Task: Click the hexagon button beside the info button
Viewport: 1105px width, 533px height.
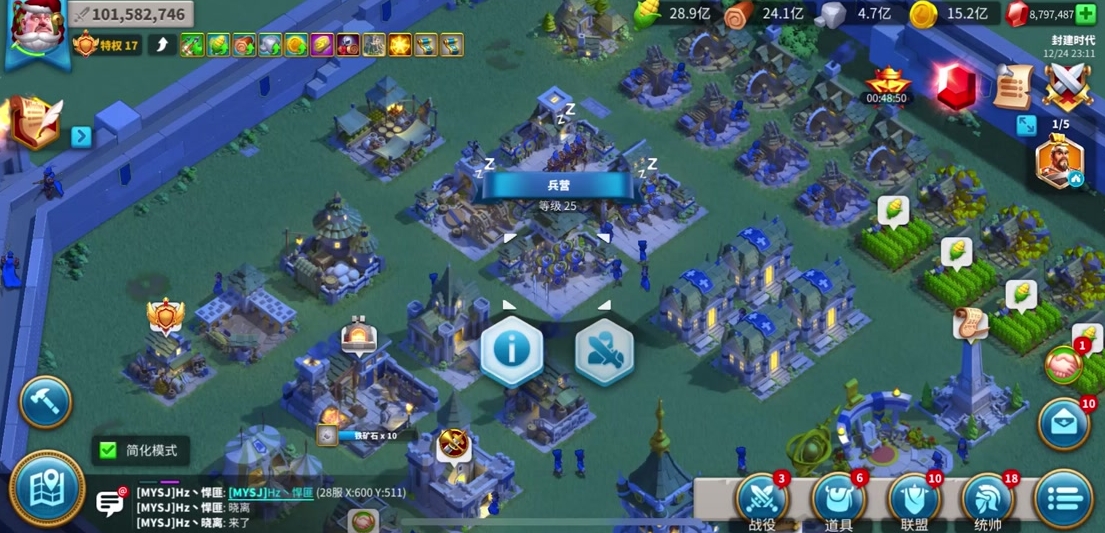Action: point(604,351)
